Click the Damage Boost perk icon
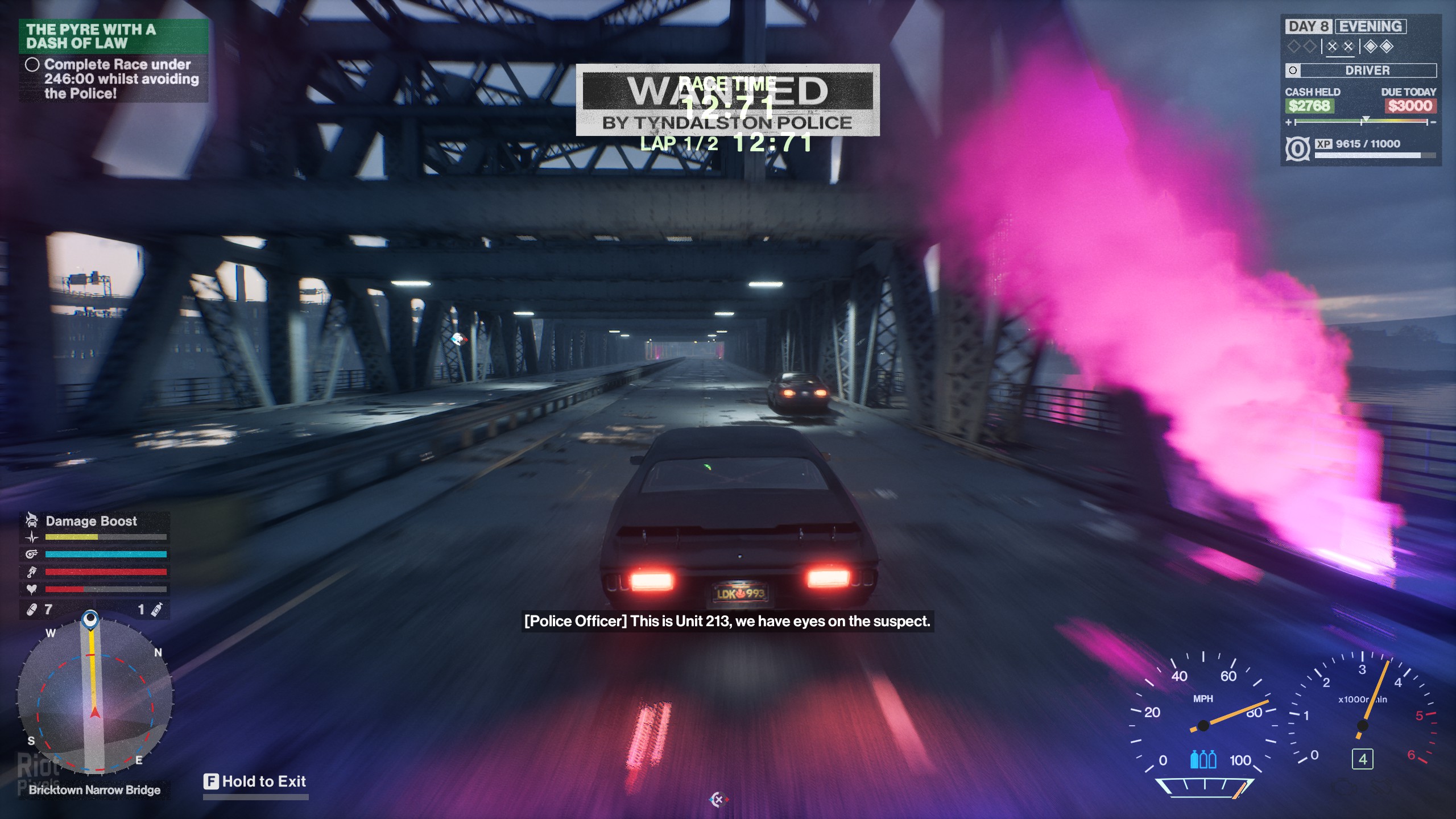1456x819 pixels. [x=32, y=520]
